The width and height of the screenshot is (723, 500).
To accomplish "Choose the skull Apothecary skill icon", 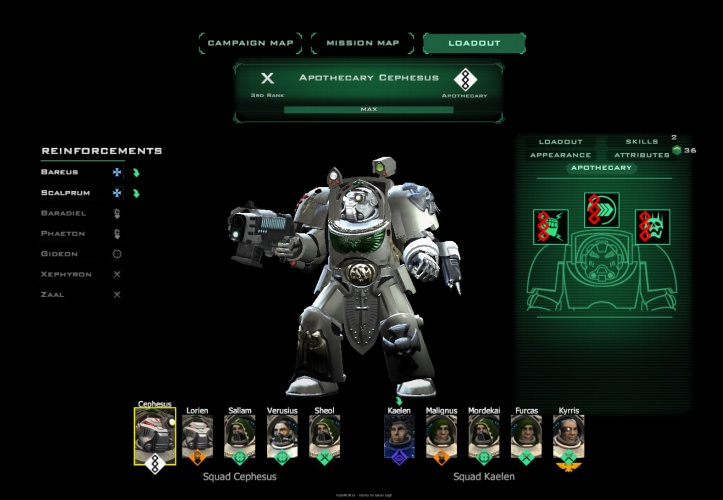I will [x=652, y=227].
